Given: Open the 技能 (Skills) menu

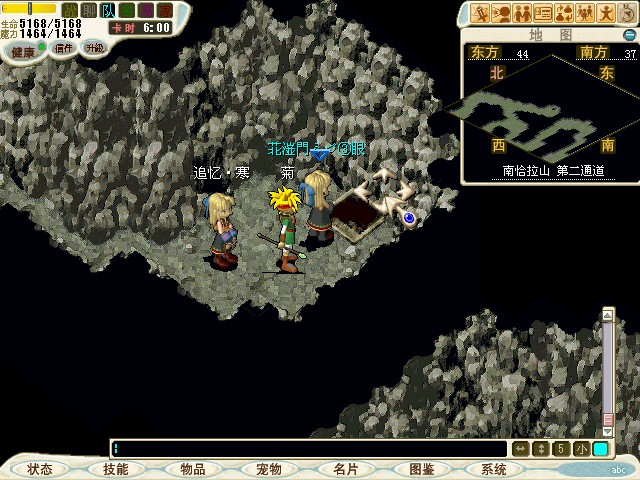Looking at the screenshot, I should click(x=116, y=469).
